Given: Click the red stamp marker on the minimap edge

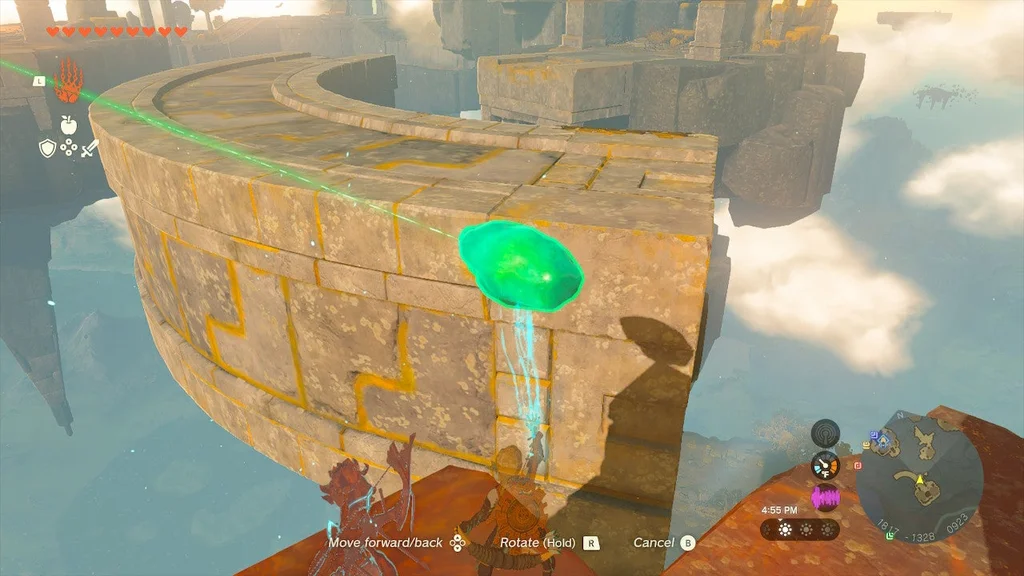Looking at the screenshot, I should (857, 465).
